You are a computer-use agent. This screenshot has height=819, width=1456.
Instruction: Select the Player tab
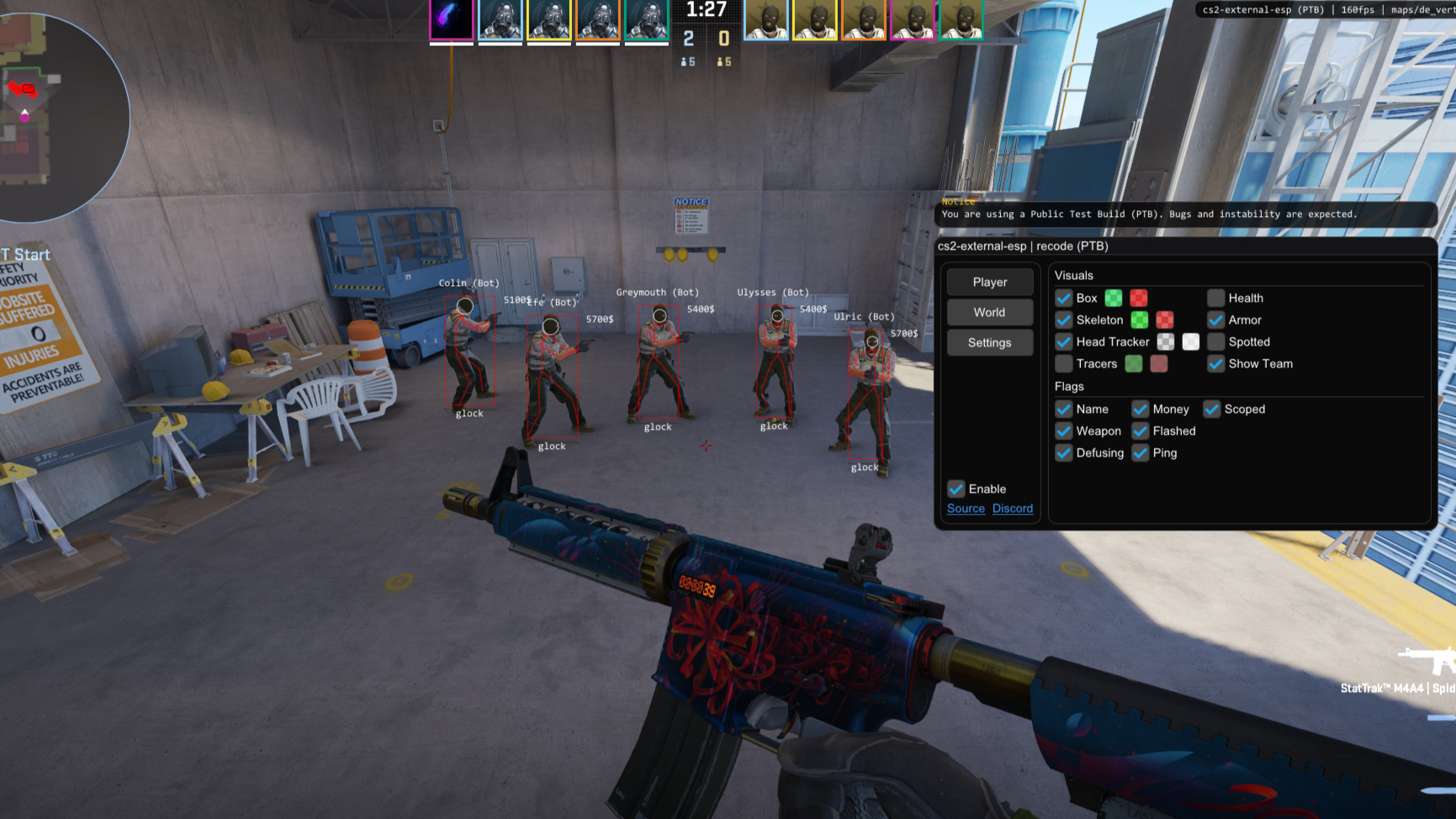tap(989, 282)
